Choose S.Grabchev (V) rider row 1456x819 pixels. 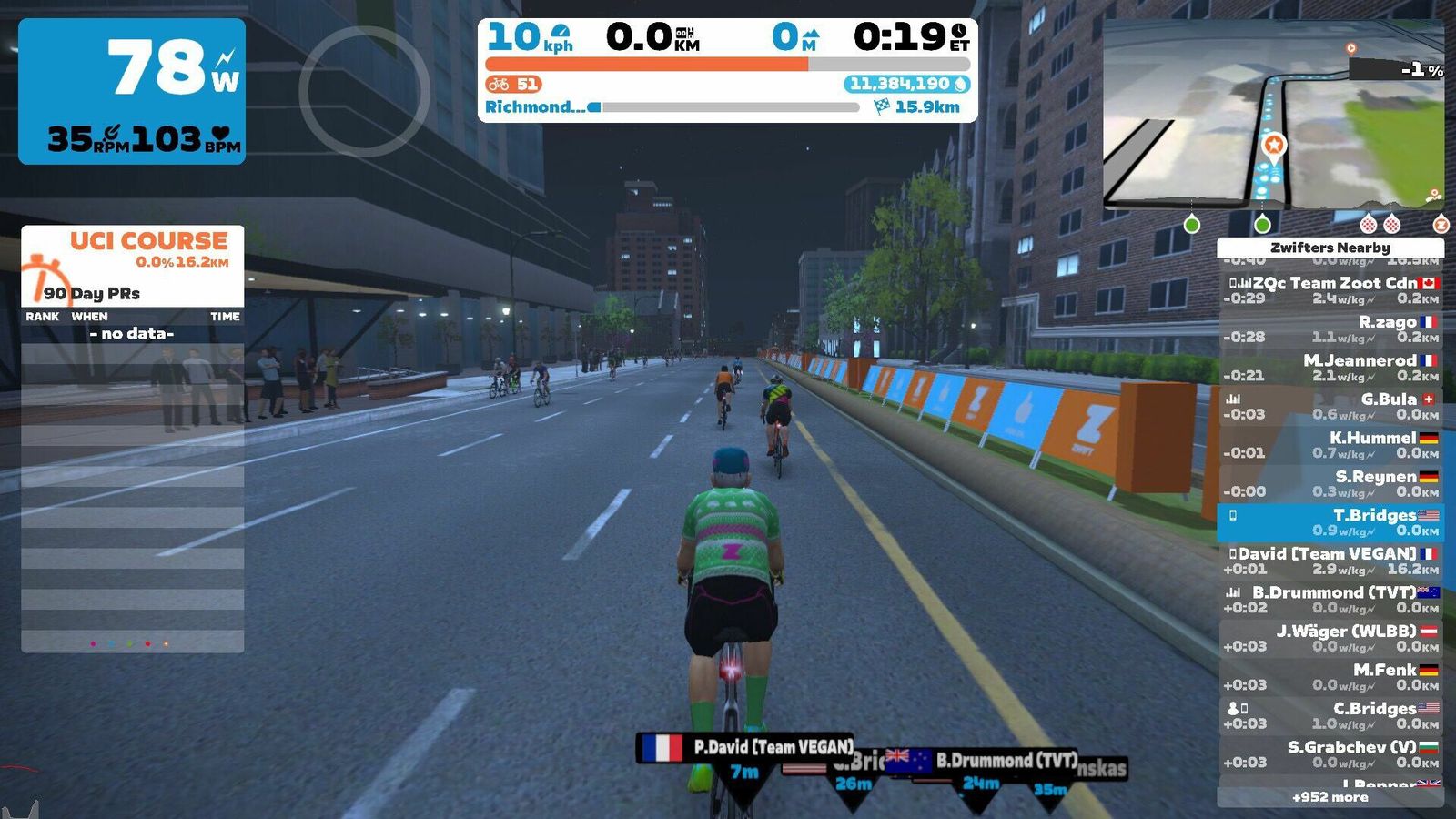click(x=1330, y=754)
